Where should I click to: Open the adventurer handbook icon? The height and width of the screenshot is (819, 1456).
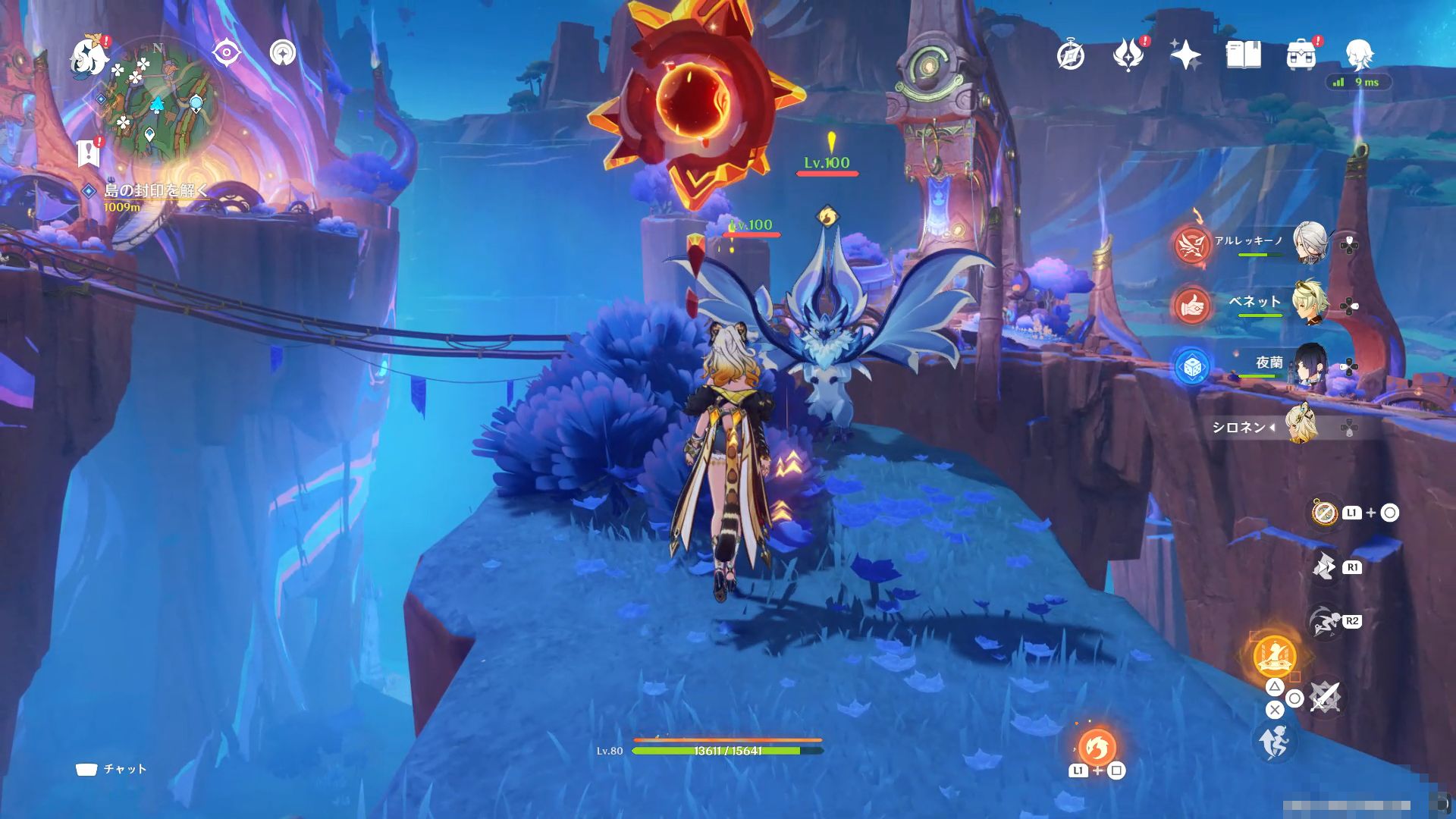point(1243,55)
